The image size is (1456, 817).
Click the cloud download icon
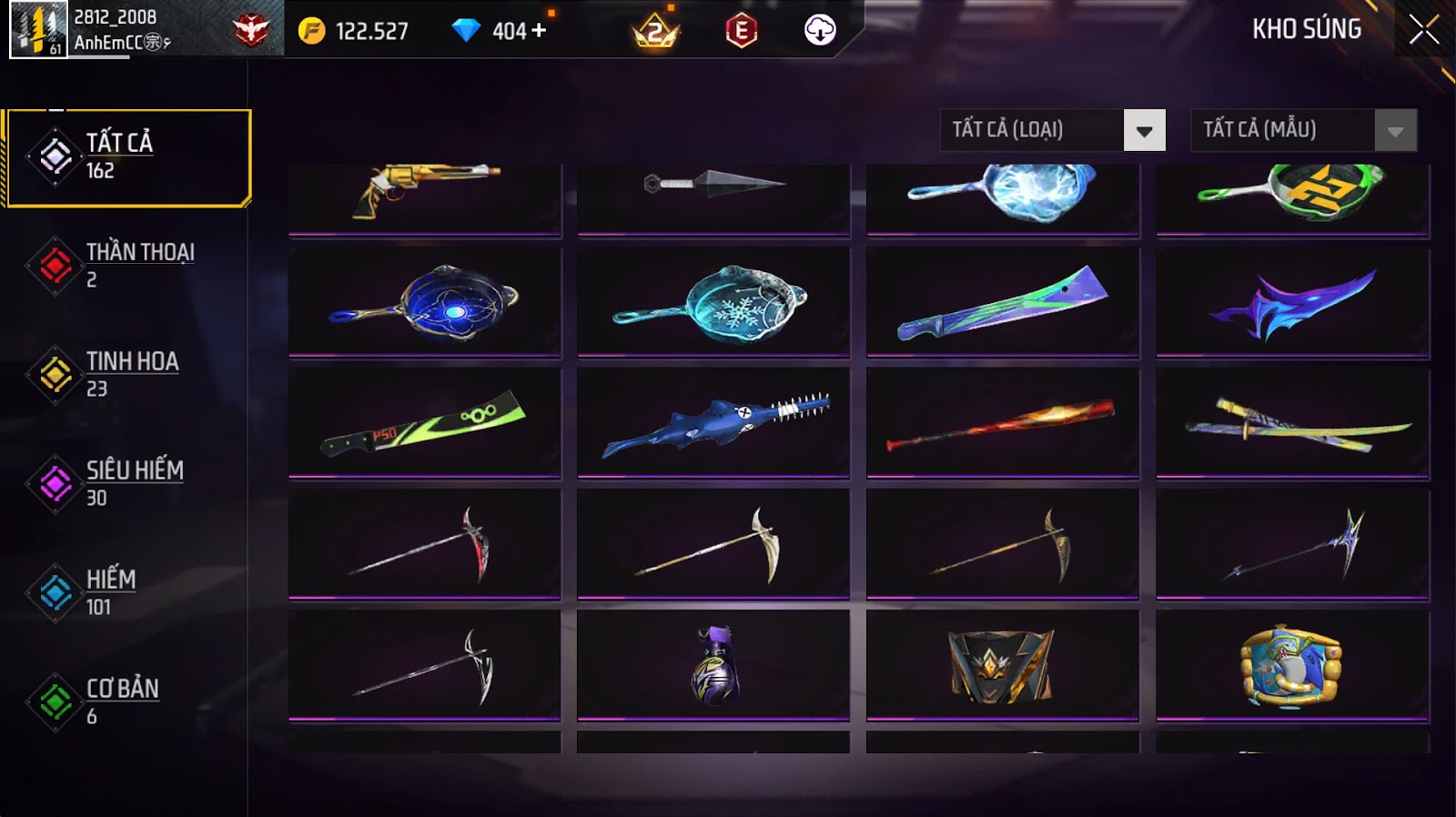pyautogui.click(x=820, y=30)
